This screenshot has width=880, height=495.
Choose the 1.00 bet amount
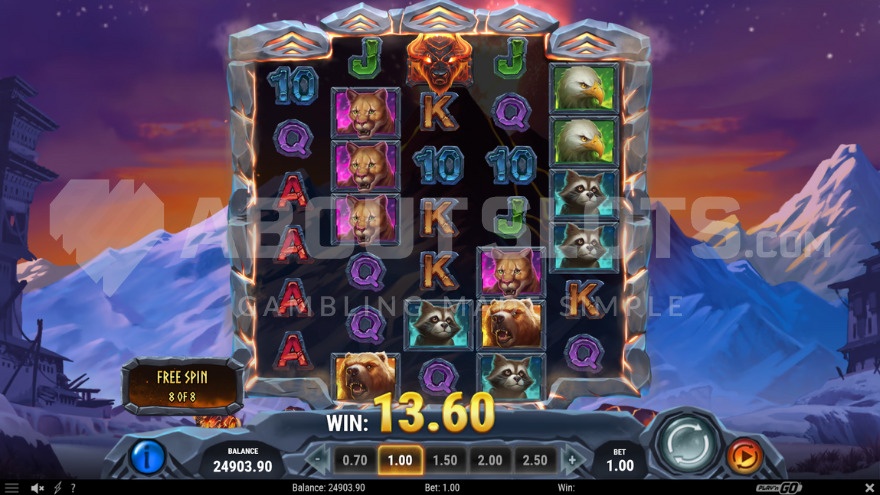[x=399, y=460]
